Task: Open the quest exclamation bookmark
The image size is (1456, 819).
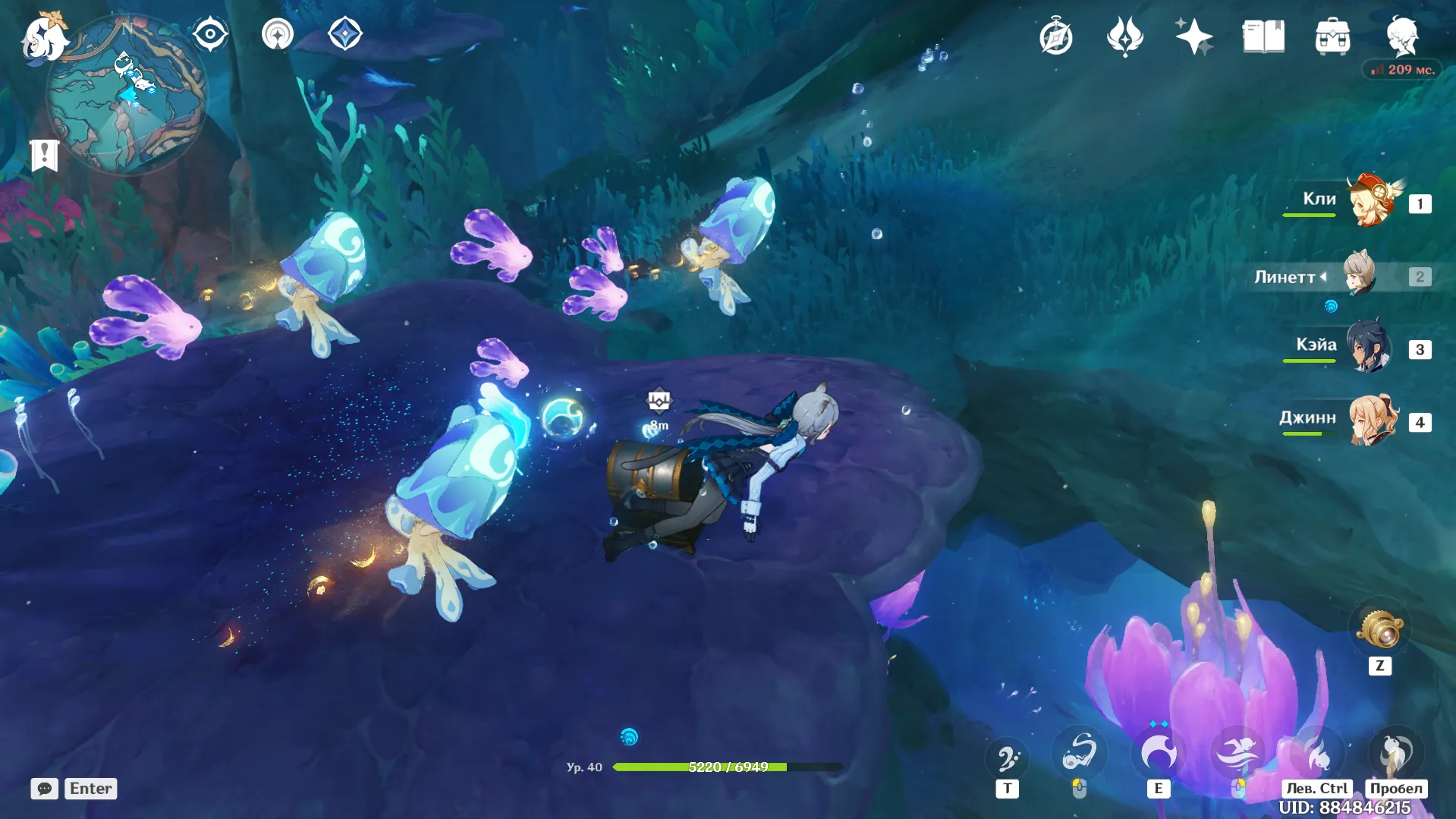Action: tap(44, 155)
